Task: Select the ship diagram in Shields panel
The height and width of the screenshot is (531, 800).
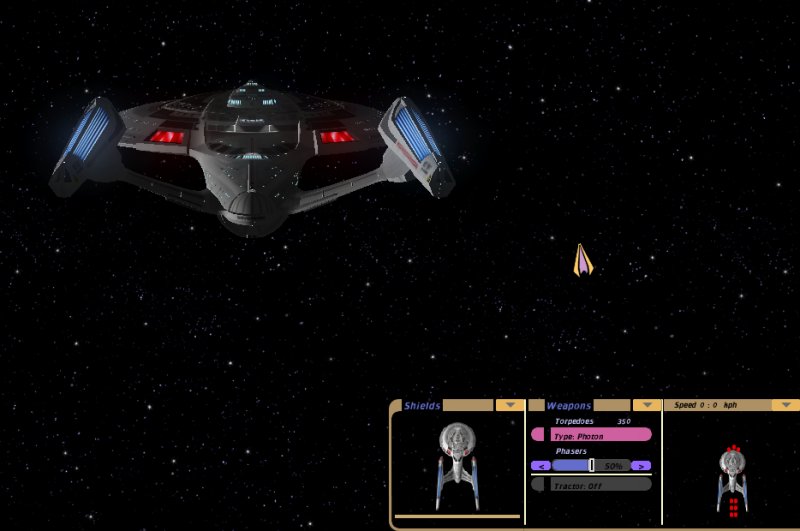Action: pos(457,463)
